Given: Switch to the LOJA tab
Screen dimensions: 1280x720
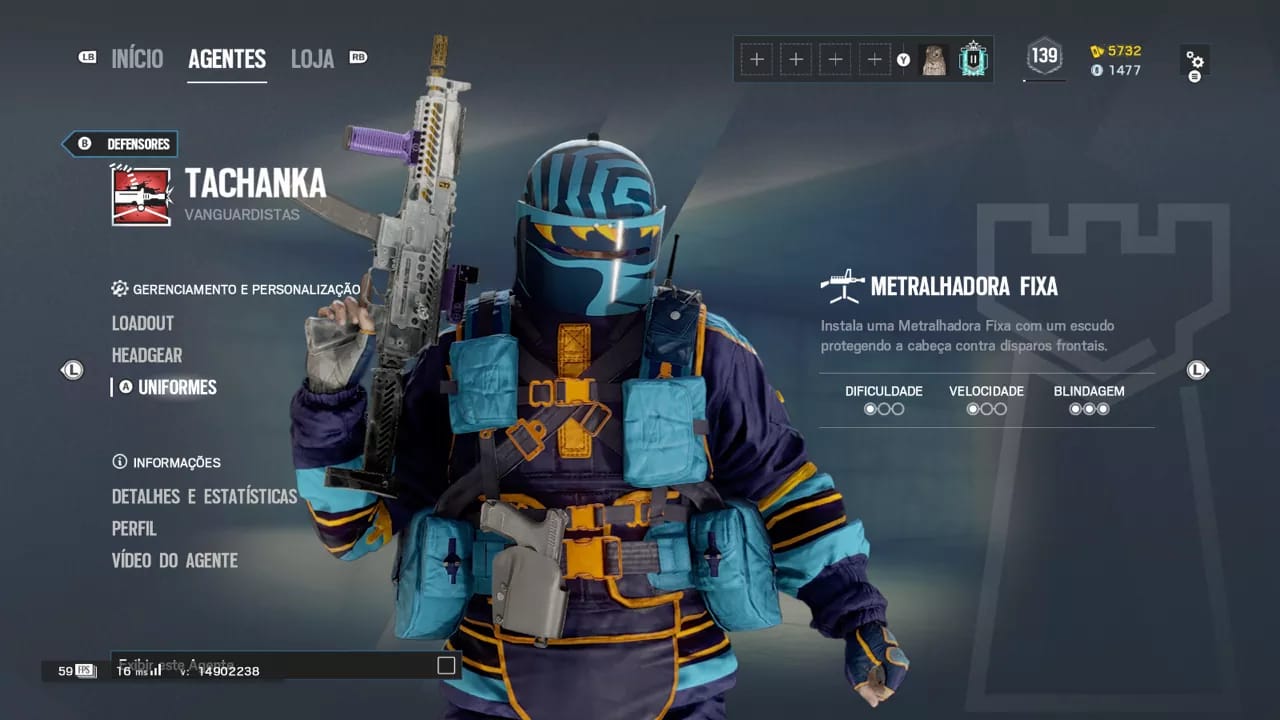Looking at the screenshot, I should click(x=311, y=58).
